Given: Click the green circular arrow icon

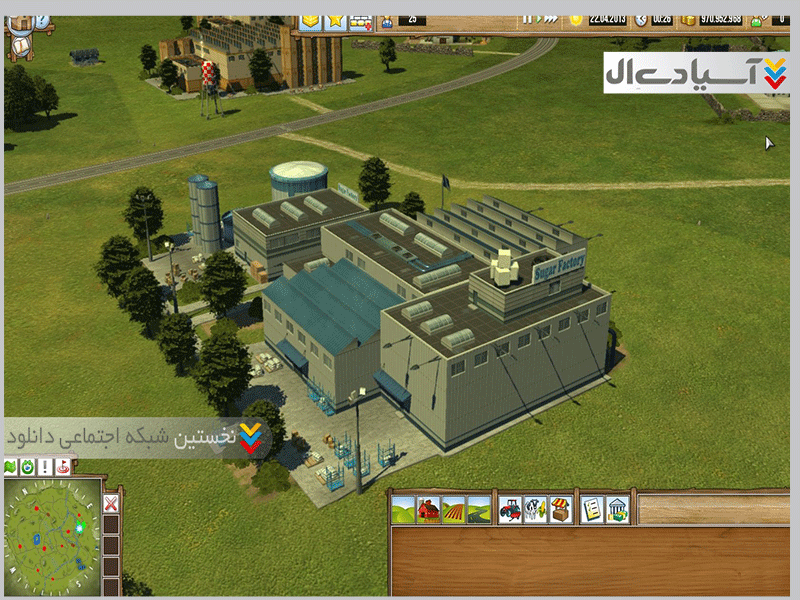Looking at the screenshot, I should click(x=28, y=467).
